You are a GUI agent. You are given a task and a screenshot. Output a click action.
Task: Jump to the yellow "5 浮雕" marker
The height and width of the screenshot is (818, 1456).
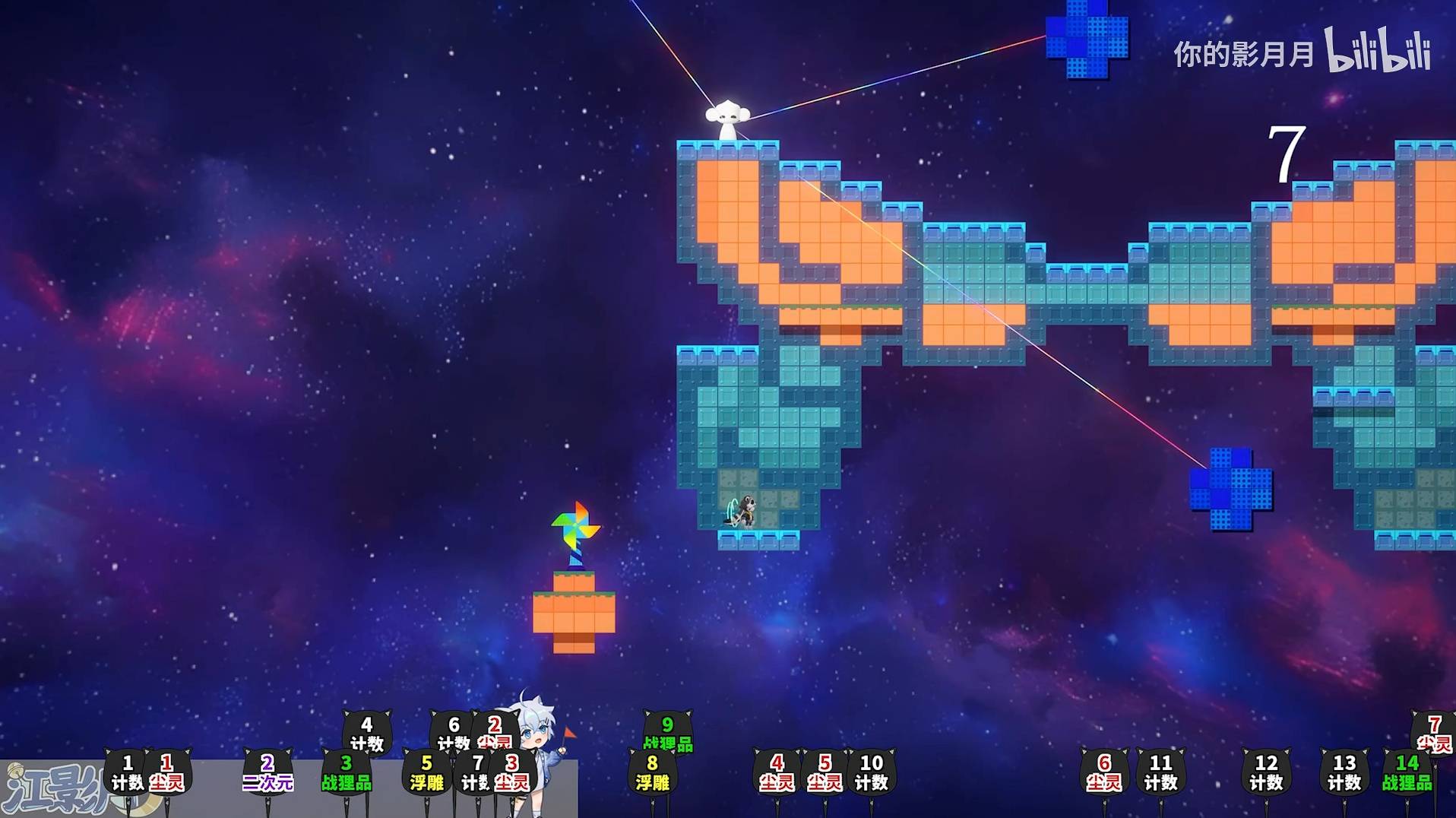click(x=426, y=772)
